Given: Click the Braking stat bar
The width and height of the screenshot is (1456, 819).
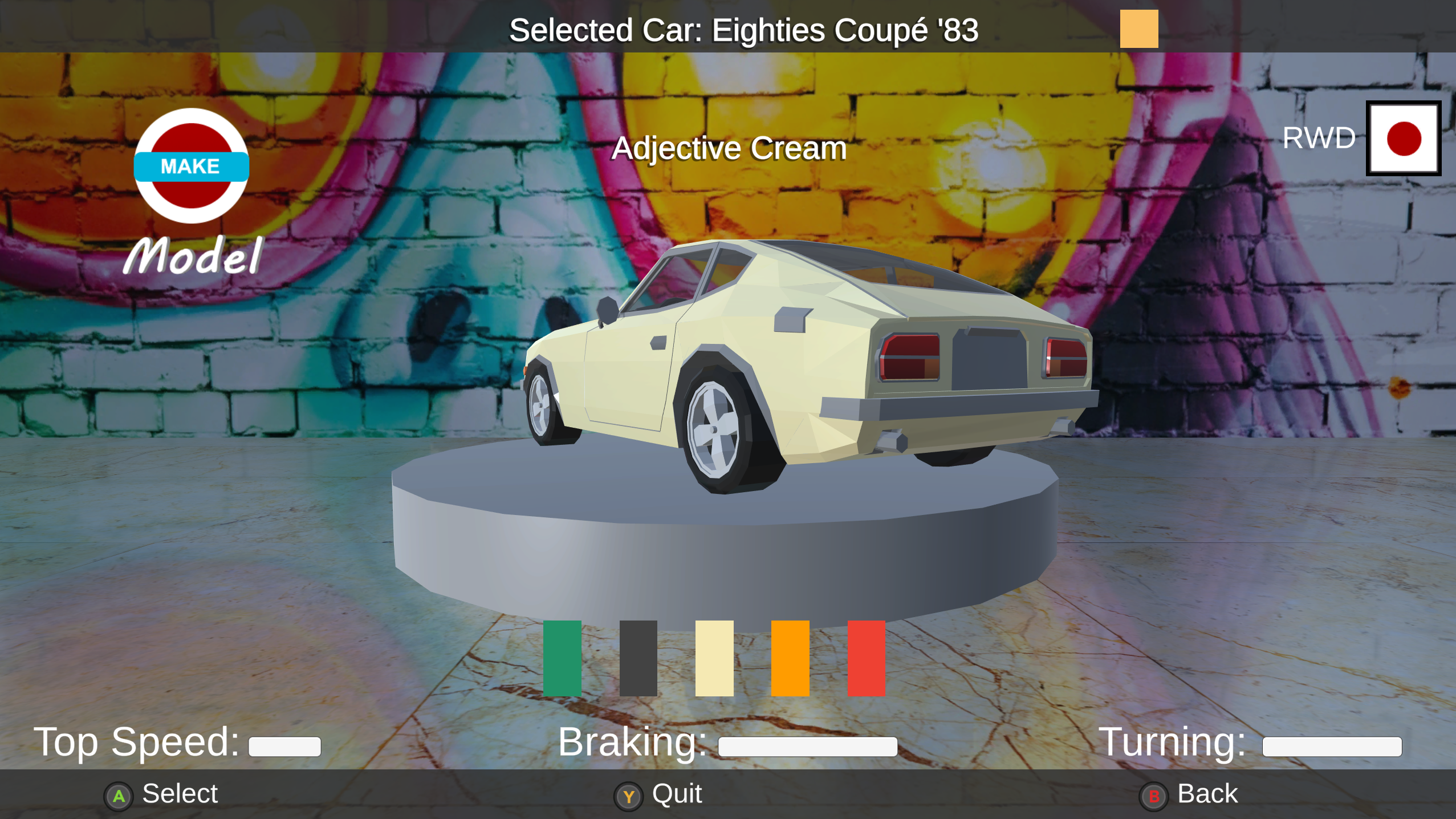Looking at the screenshot, I should point(806,745).
